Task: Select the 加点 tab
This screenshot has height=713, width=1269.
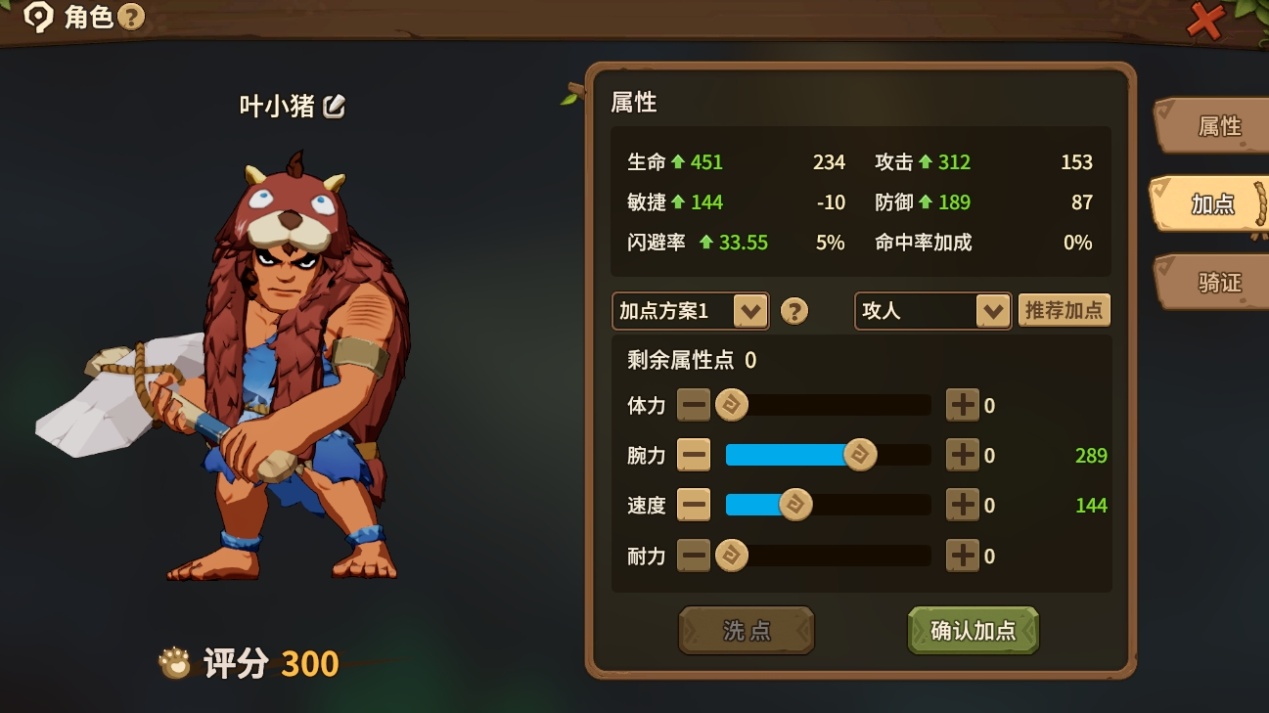Action: (1212, 204)
